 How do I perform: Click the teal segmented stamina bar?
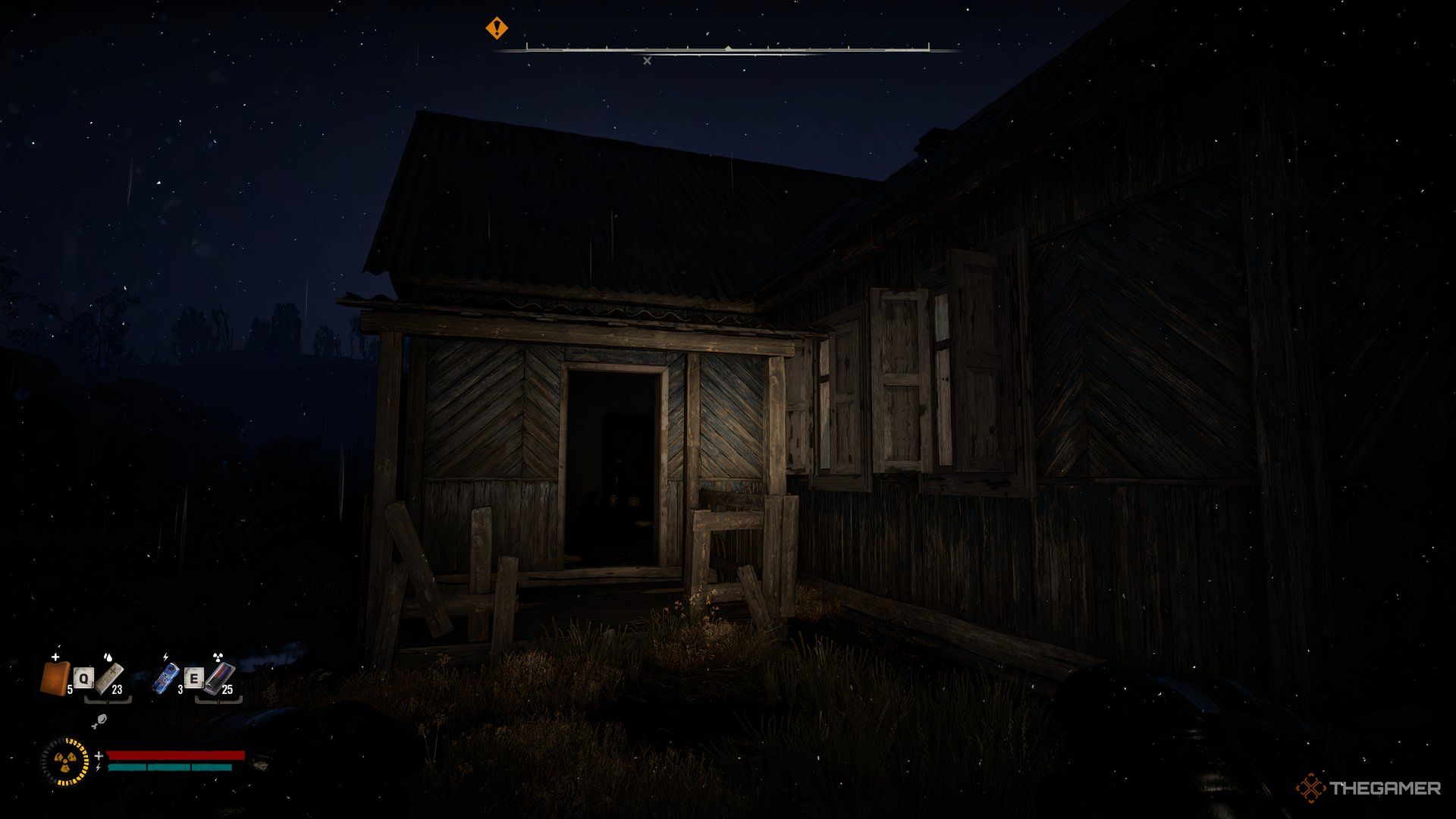[171, 767]
